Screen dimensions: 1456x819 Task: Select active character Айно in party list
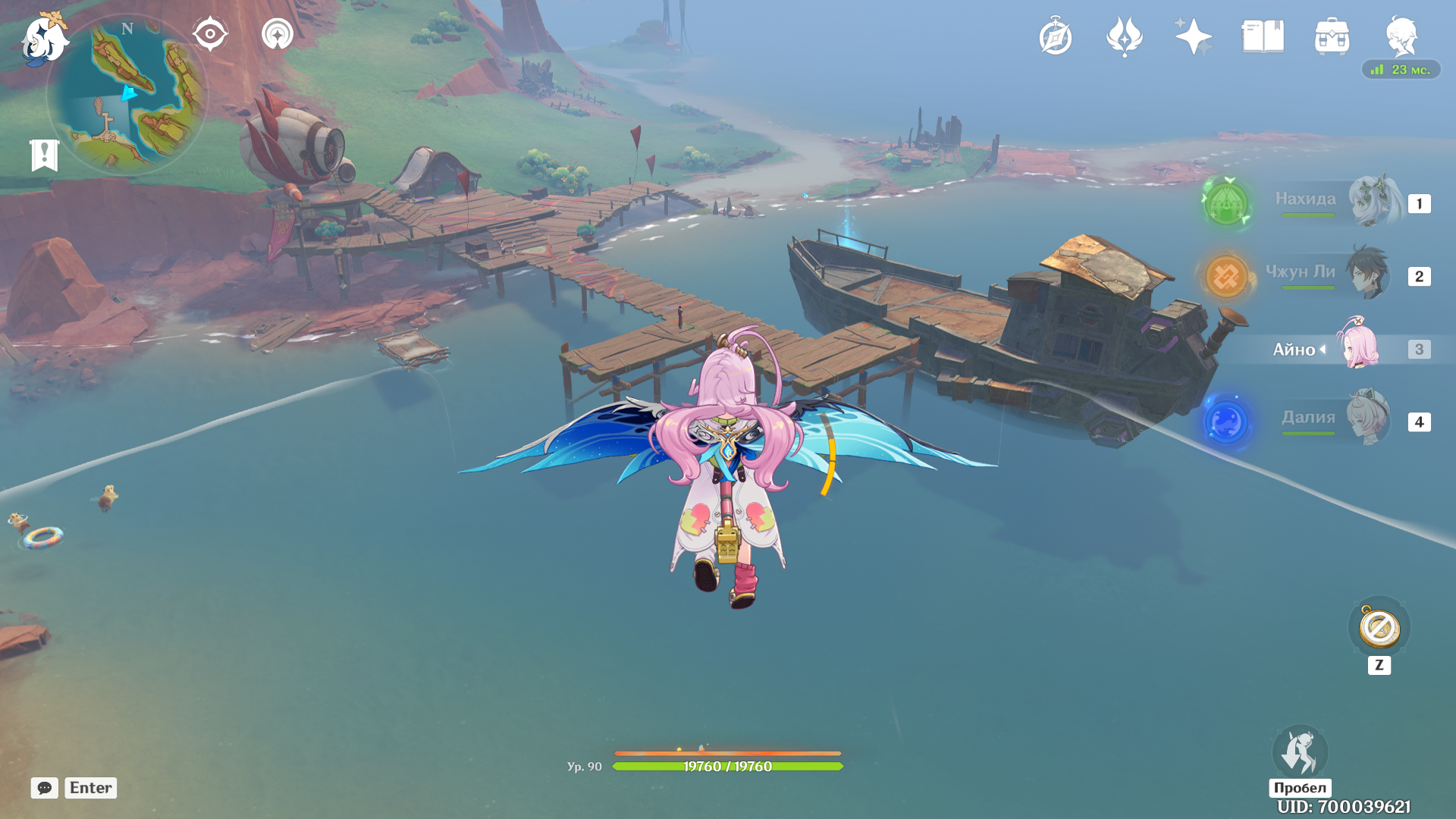point(1335,348)
